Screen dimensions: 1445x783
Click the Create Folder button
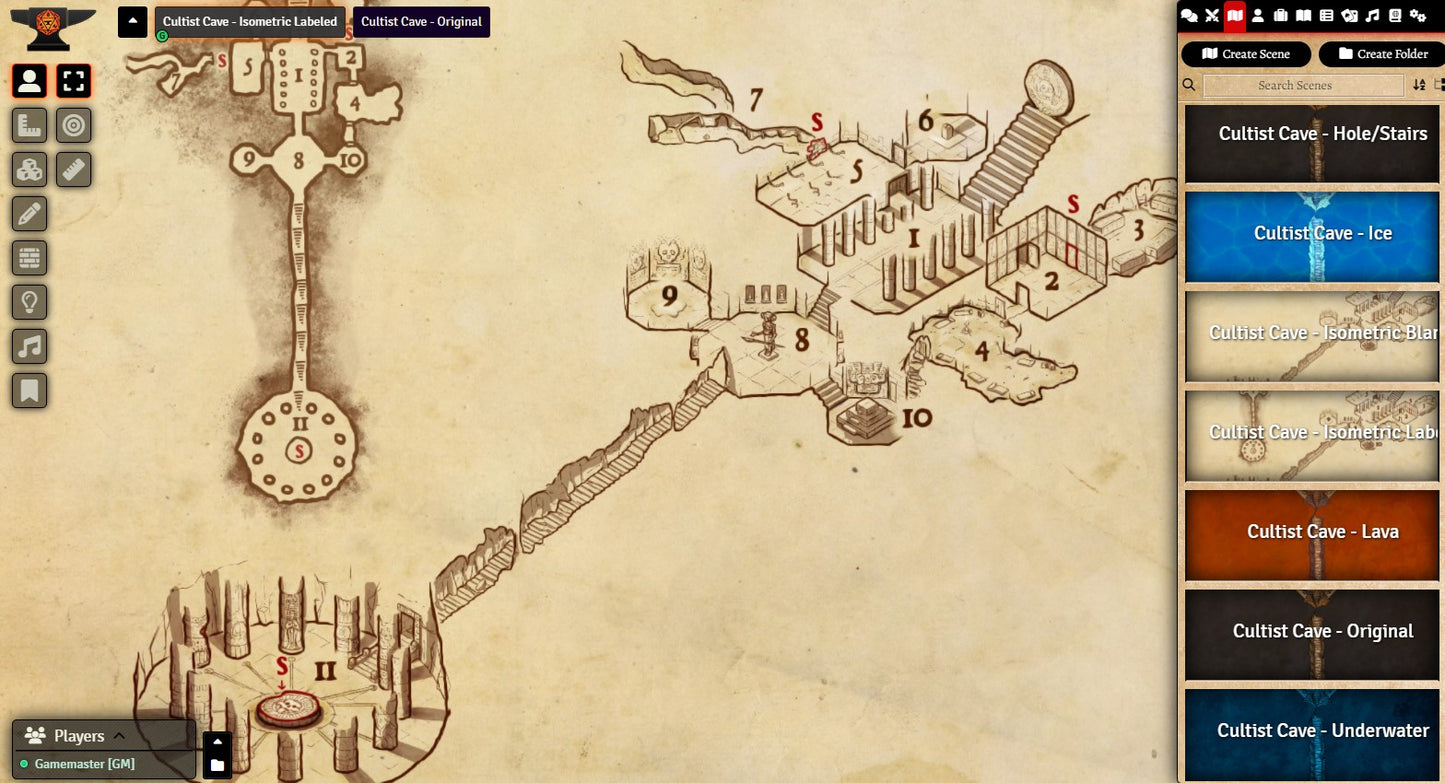pyautogui.click(x=1382, y=54)
